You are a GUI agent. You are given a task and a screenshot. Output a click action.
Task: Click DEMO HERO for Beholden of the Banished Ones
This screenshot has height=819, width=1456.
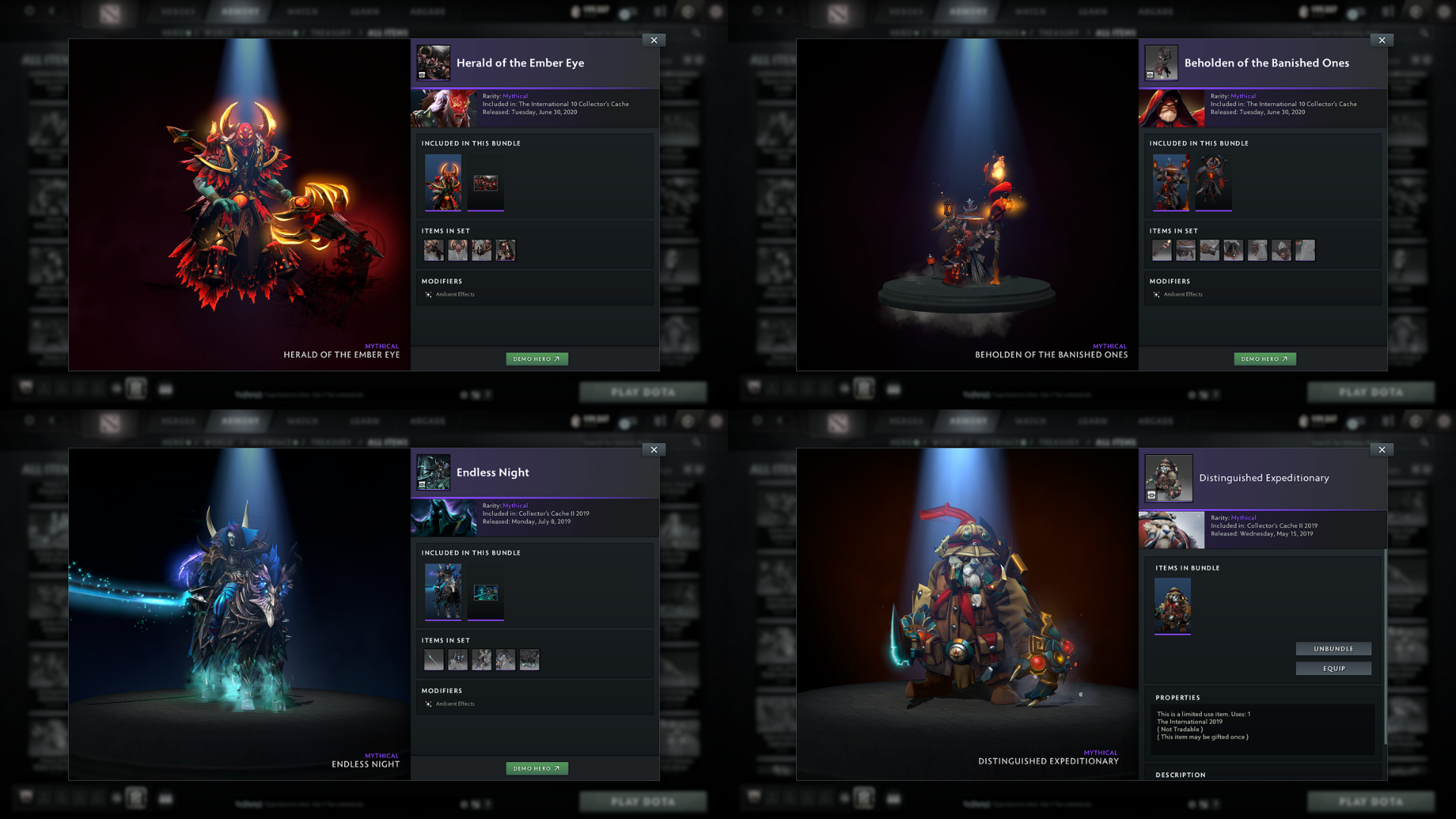pyautogui.click(x=1265, y=358)
